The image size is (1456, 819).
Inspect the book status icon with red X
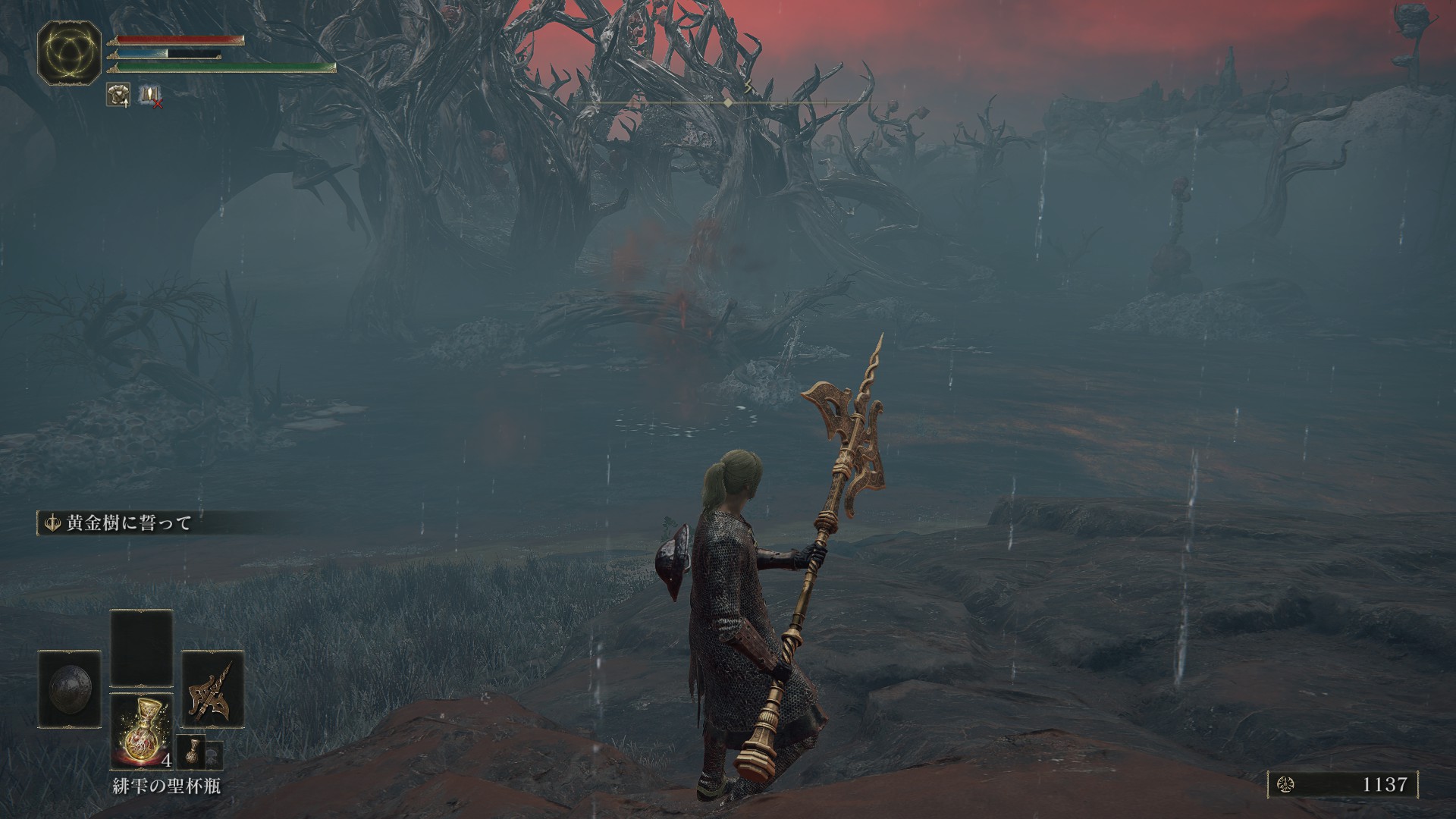(149, 95)
